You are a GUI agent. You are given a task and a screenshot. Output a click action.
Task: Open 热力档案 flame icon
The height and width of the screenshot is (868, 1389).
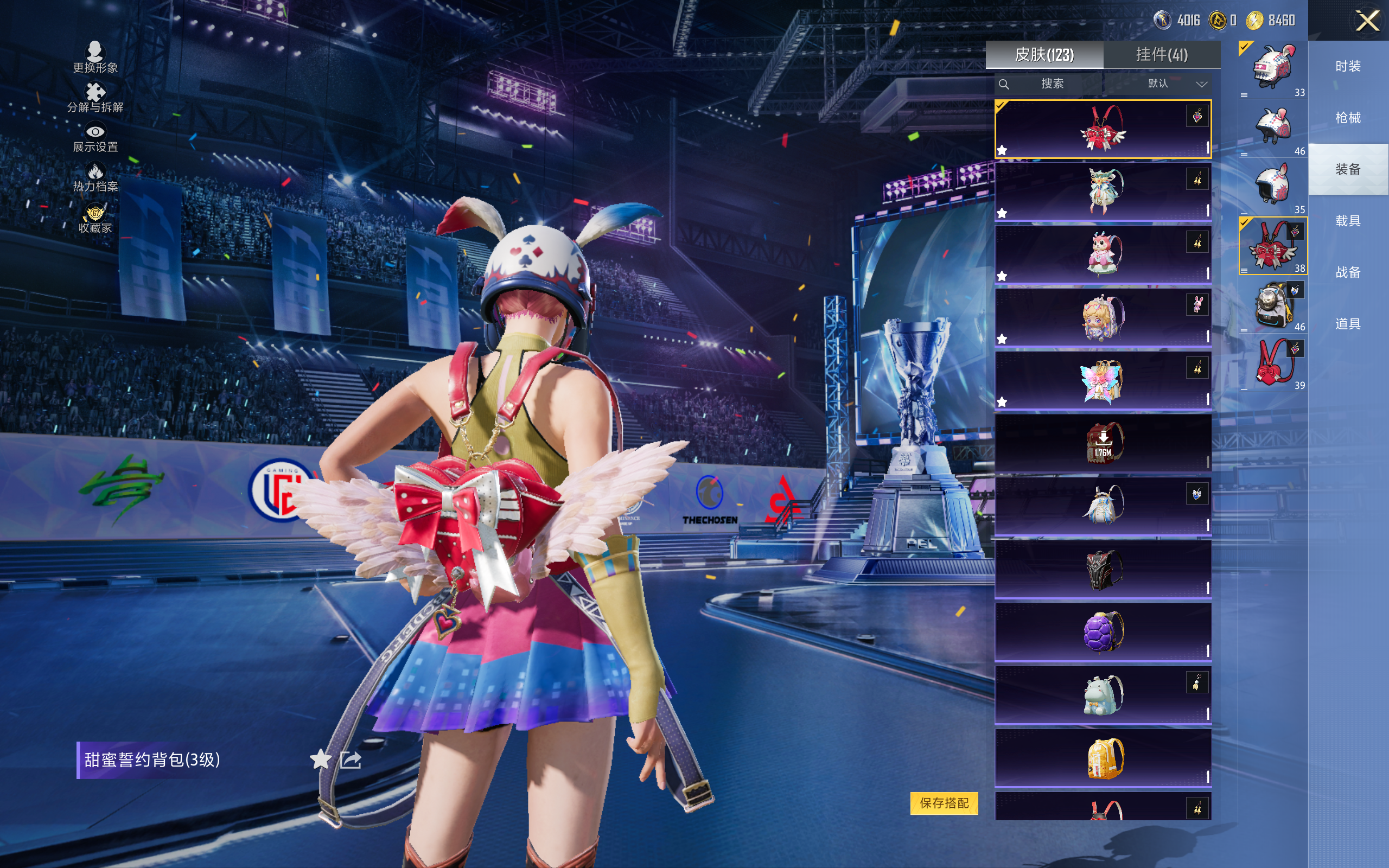click(95, 177)
